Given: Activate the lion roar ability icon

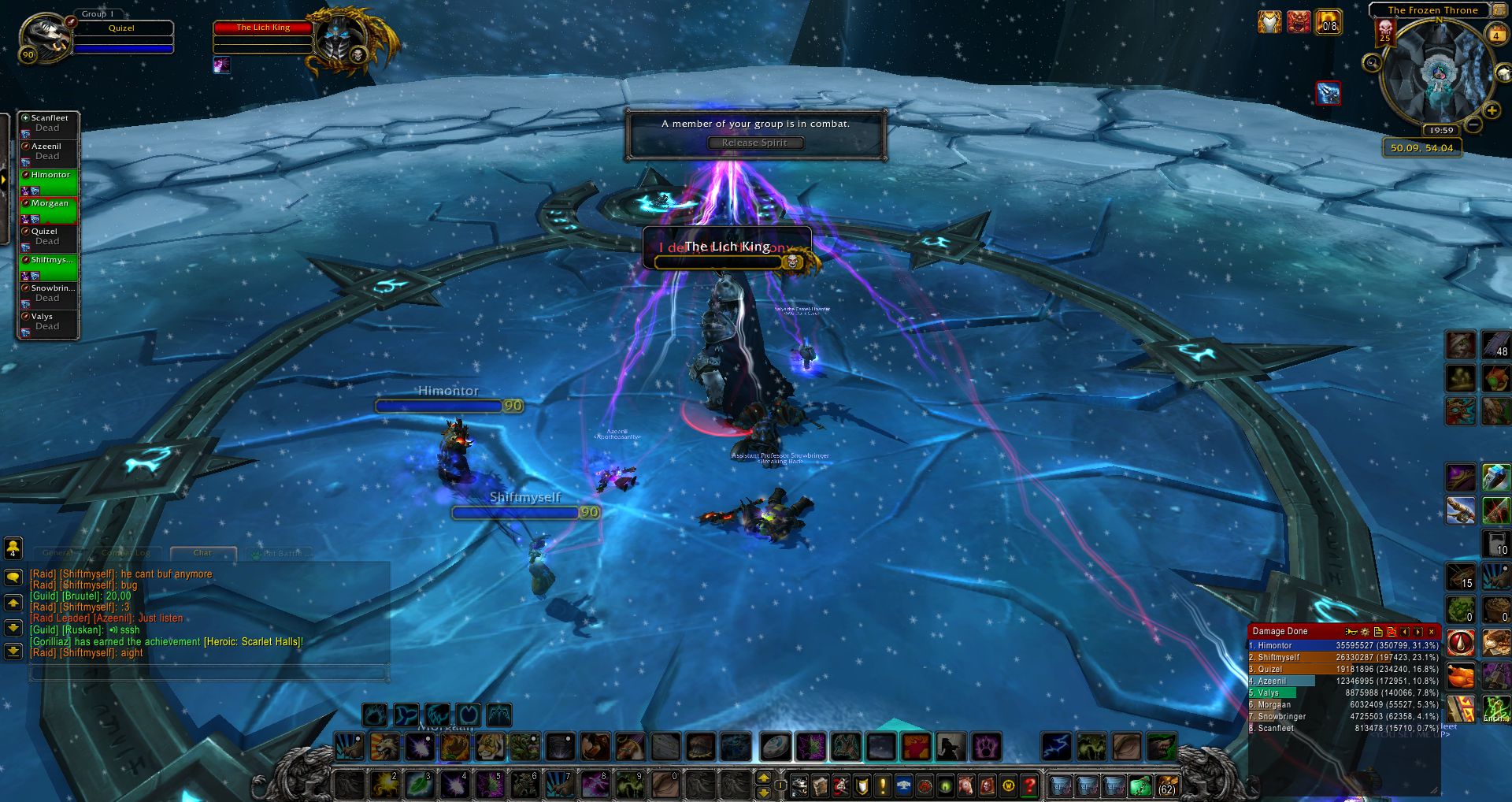Looking at the screenshot, I should [385, 746].
